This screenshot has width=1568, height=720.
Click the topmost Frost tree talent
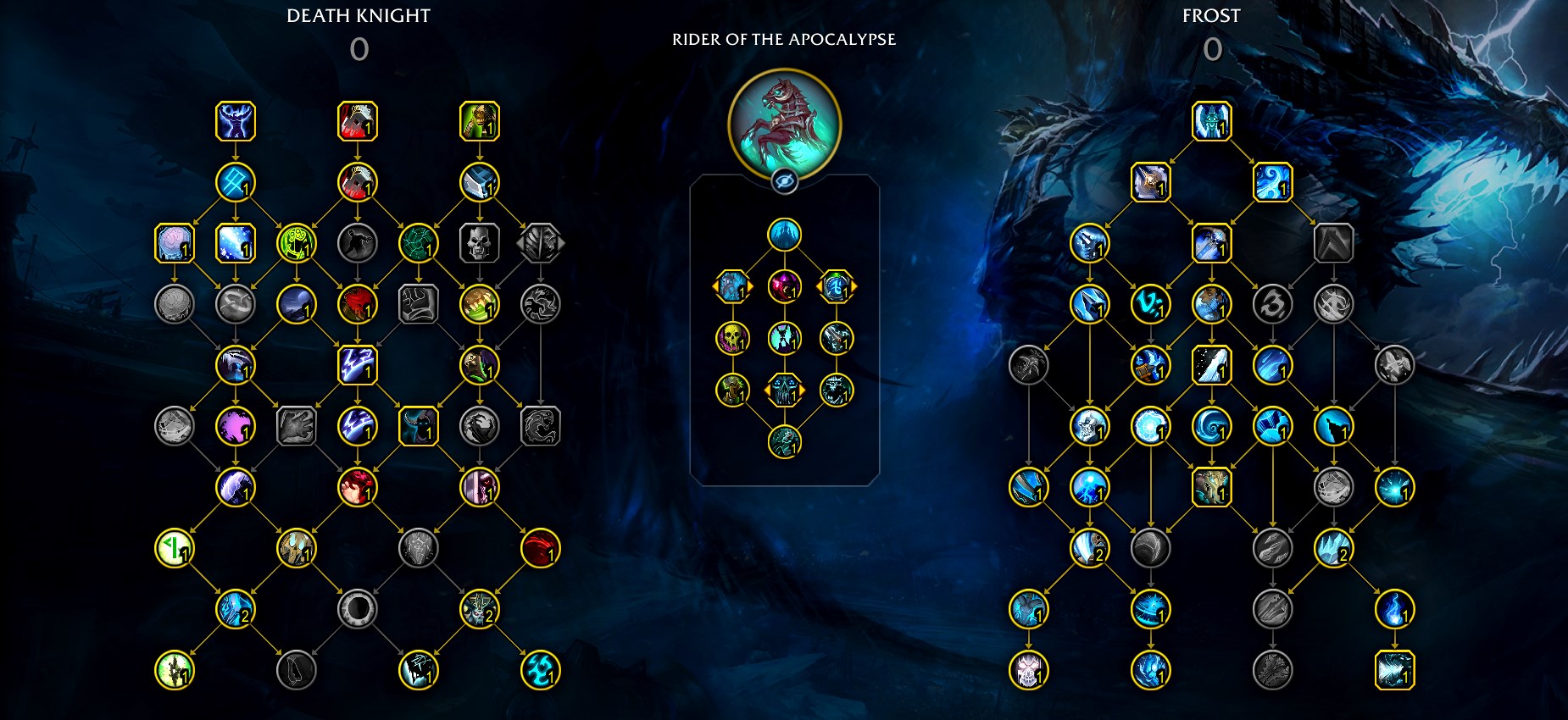pyautogui.click(x=1212, y=121)
